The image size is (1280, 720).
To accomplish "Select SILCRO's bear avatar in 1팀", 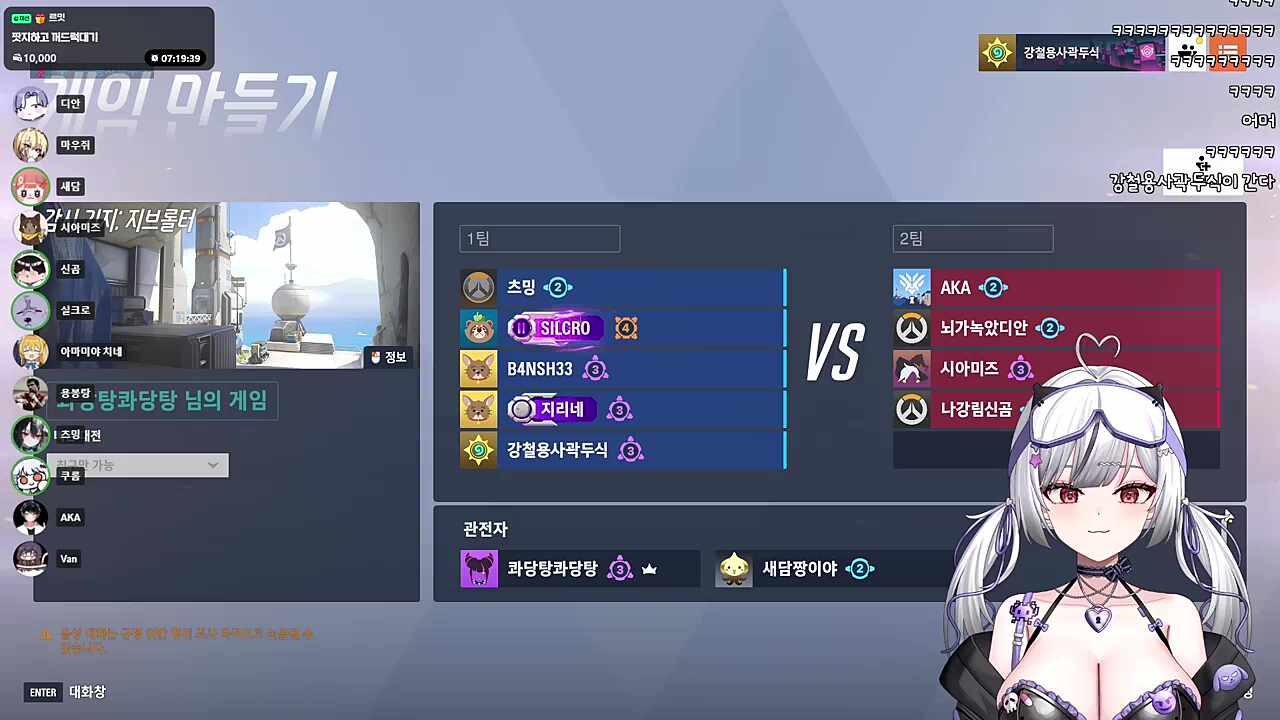I will [478, 328].
